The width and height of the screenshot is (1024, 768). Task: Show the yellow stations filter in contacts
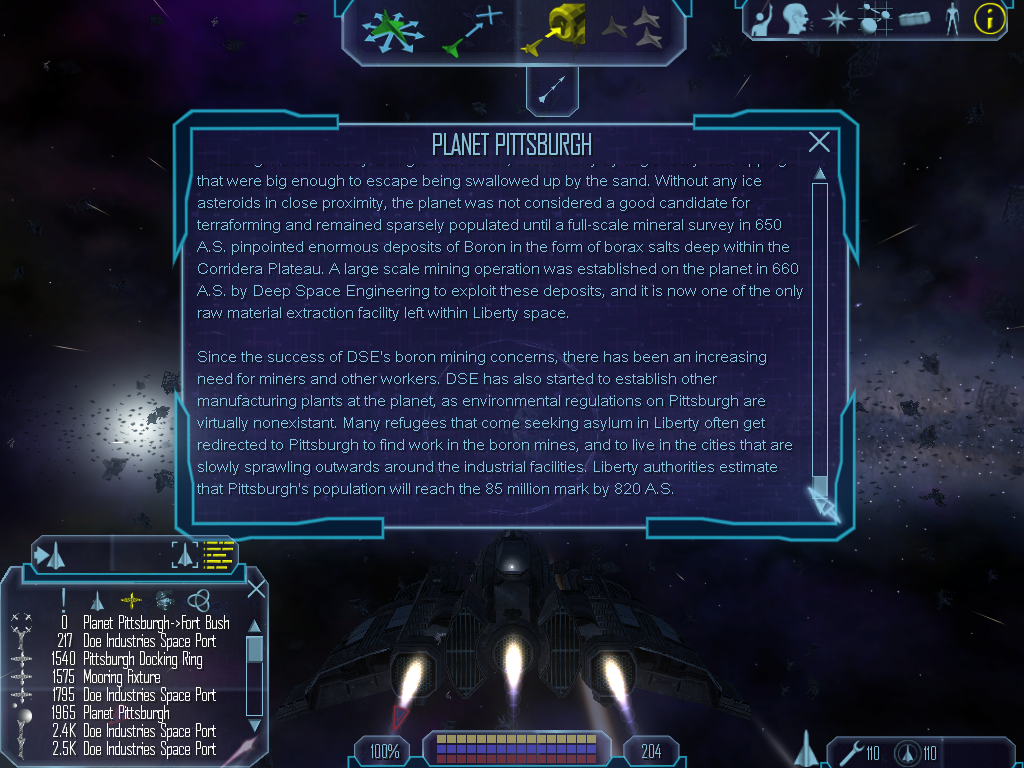(x=131, y=599)
